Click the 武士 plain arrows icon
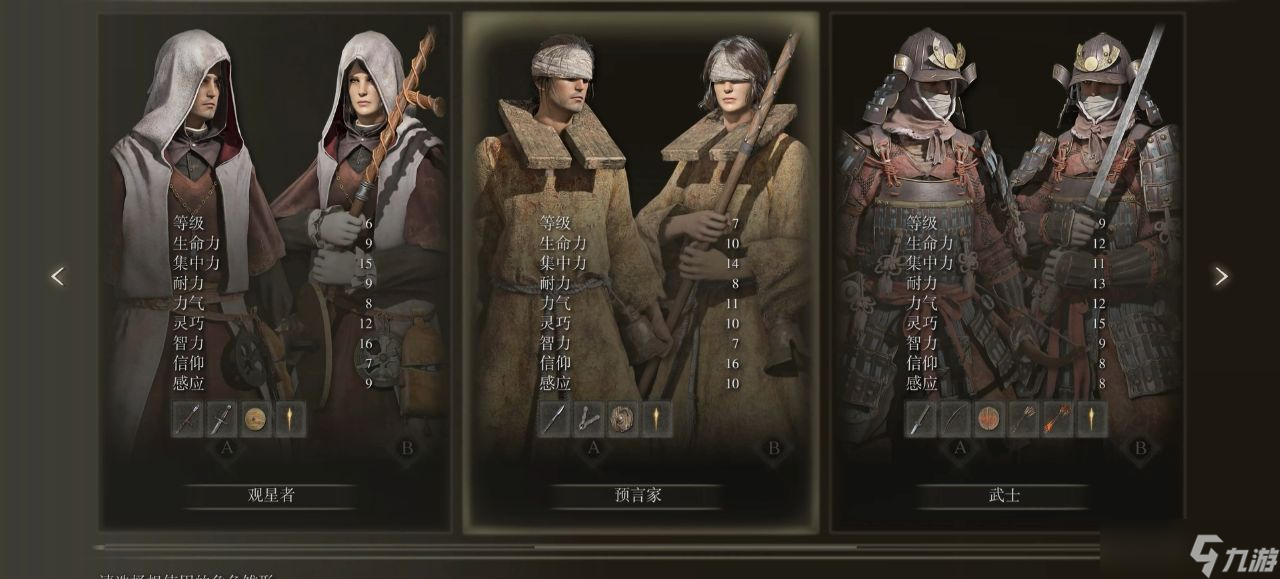1280x579 pixels. 1024,420
